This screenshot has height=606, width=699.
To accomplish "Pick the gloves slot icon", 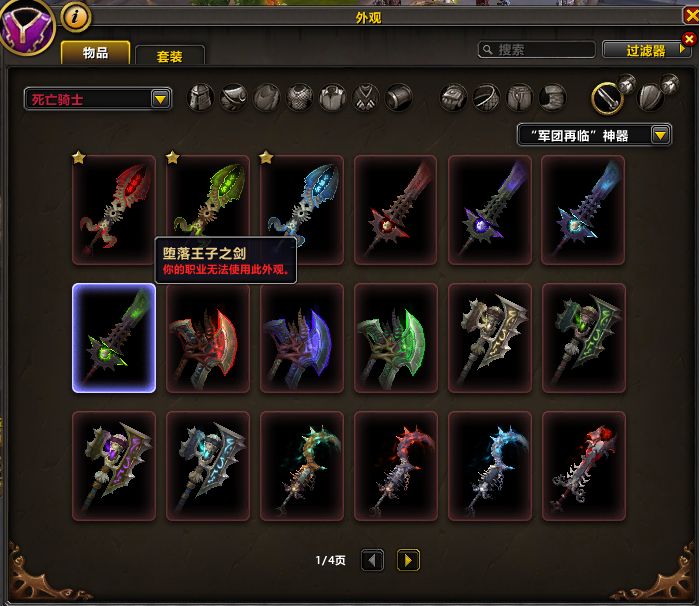I will tap(454, 98).
